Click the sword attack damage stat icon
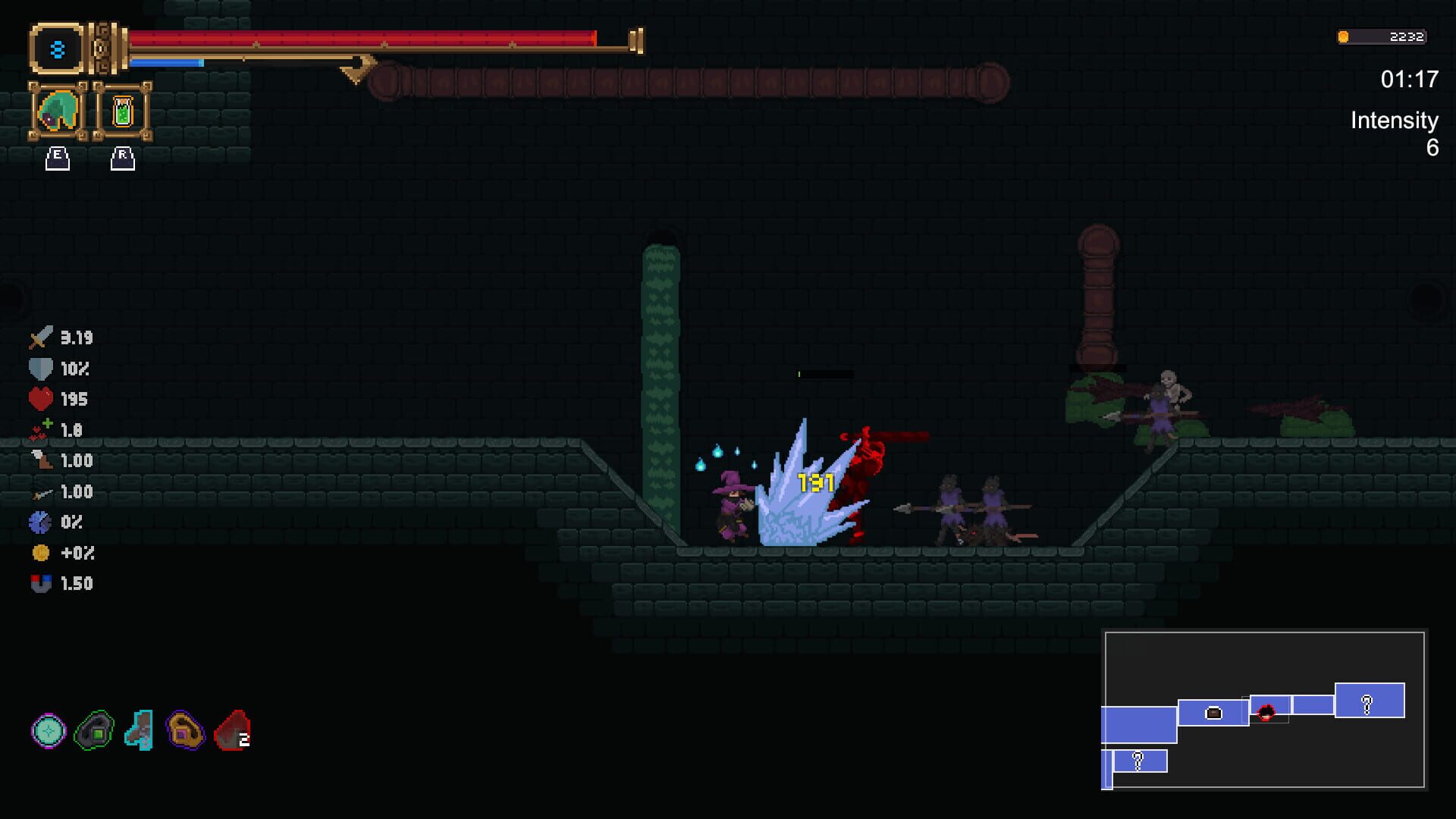This screenshot has width=1456, height=819. (x=42, y=337)
